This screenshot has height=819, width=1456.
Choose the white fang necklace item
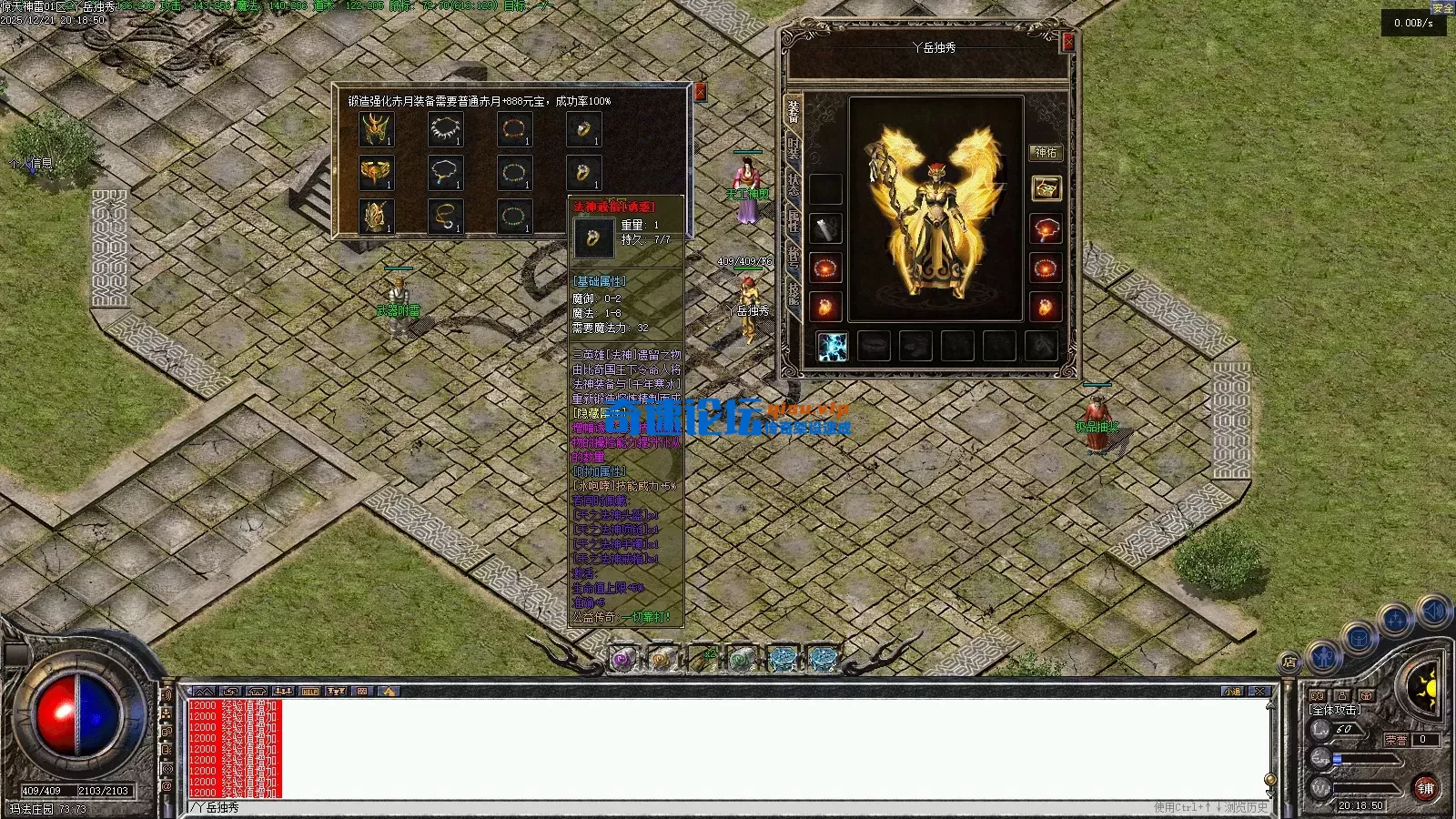tap(446, 130)
